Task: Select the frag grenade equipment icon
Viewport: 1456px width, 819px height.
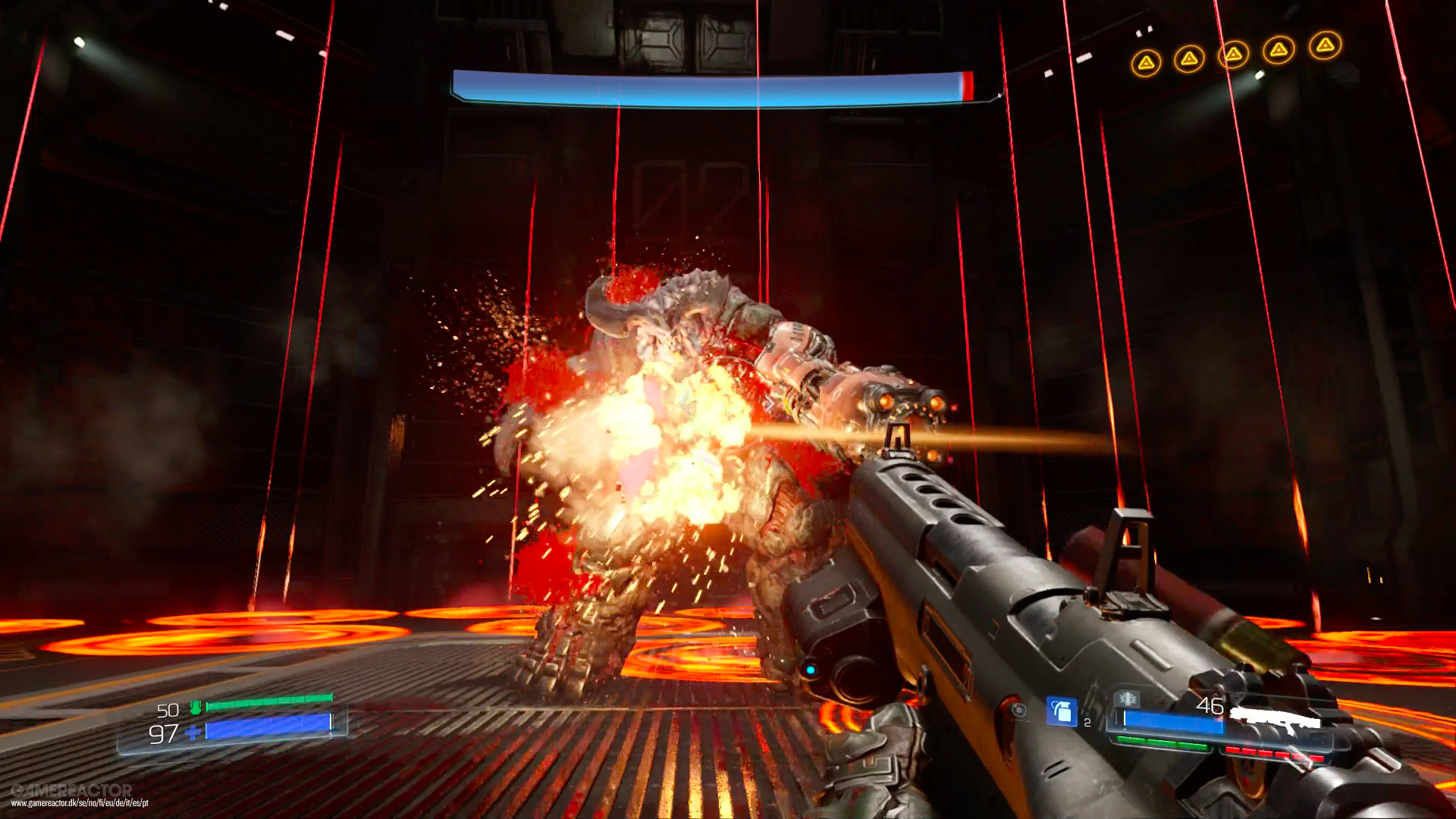Action: coord(1062,712)
